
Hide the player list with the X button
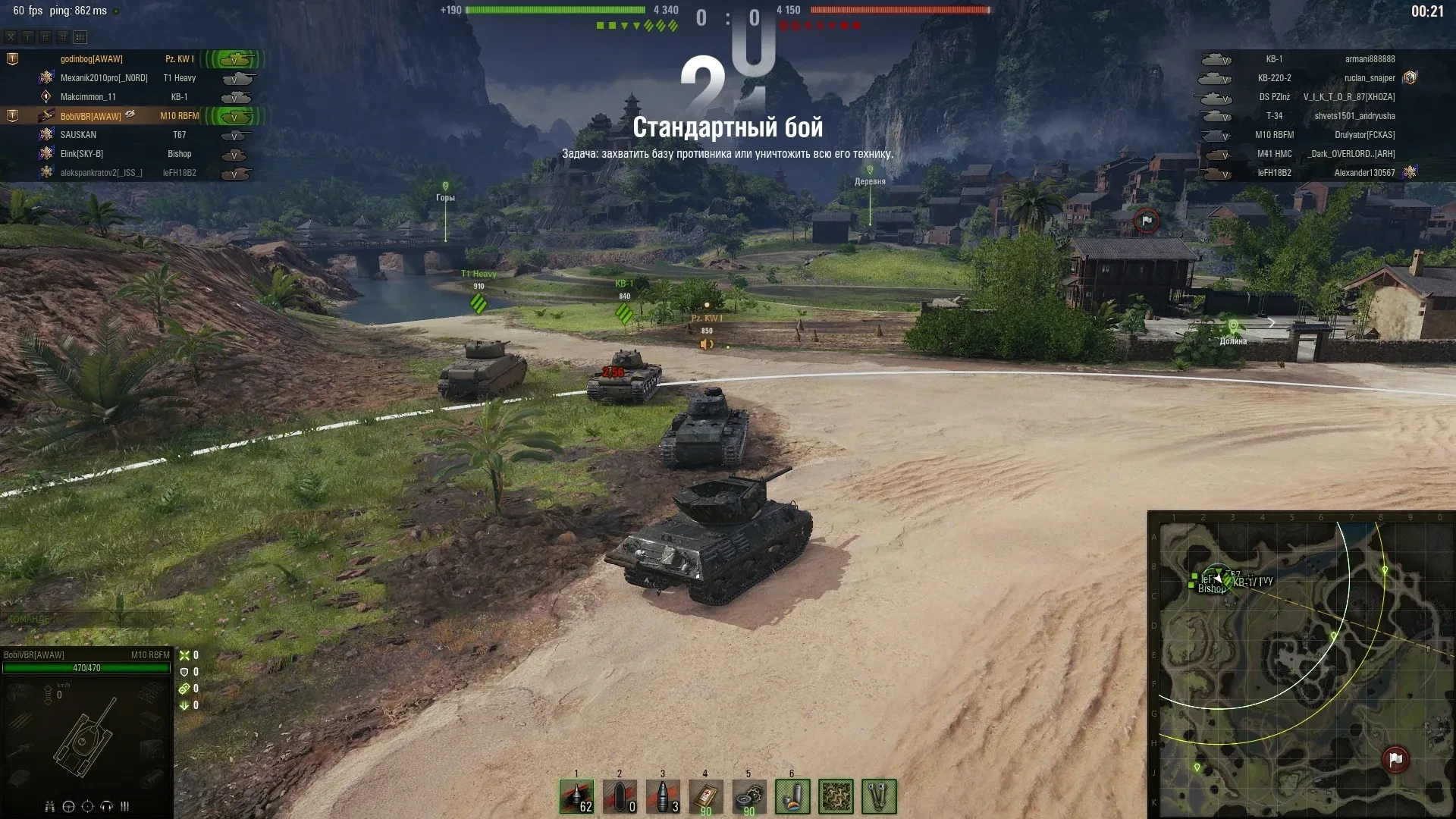[x=11, y=36]
